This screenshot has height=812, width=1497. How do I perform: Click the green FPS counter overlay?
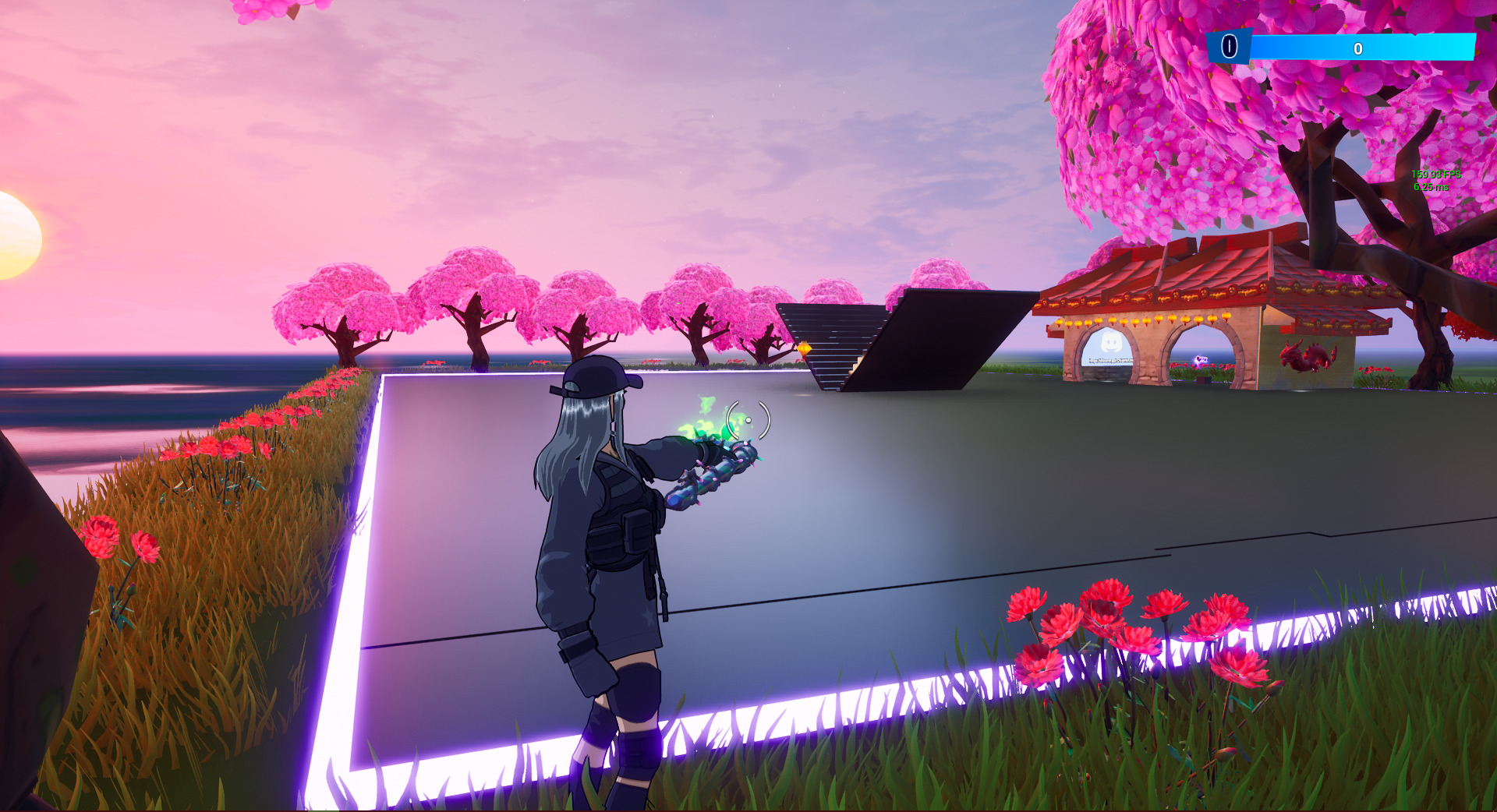[x=1436, y=175]
